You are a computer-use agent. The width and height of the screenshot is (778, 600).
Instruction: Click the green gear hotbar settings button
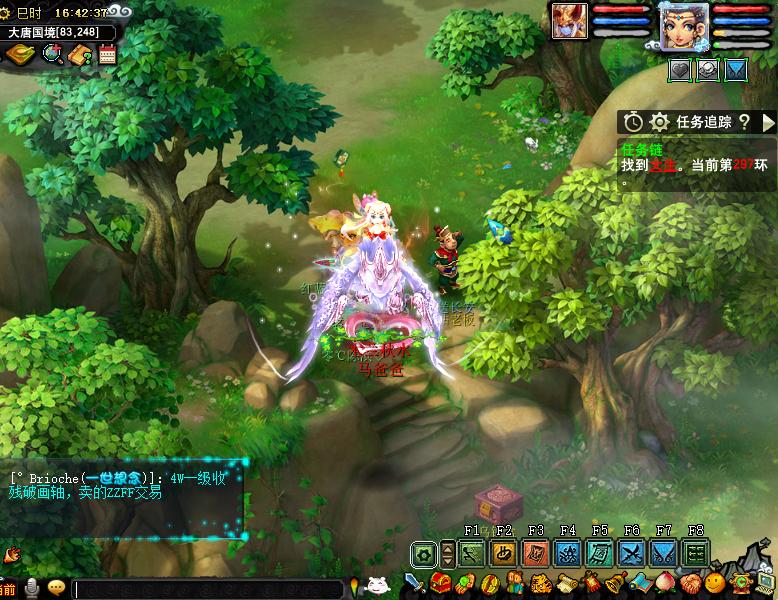coord(425,553)
